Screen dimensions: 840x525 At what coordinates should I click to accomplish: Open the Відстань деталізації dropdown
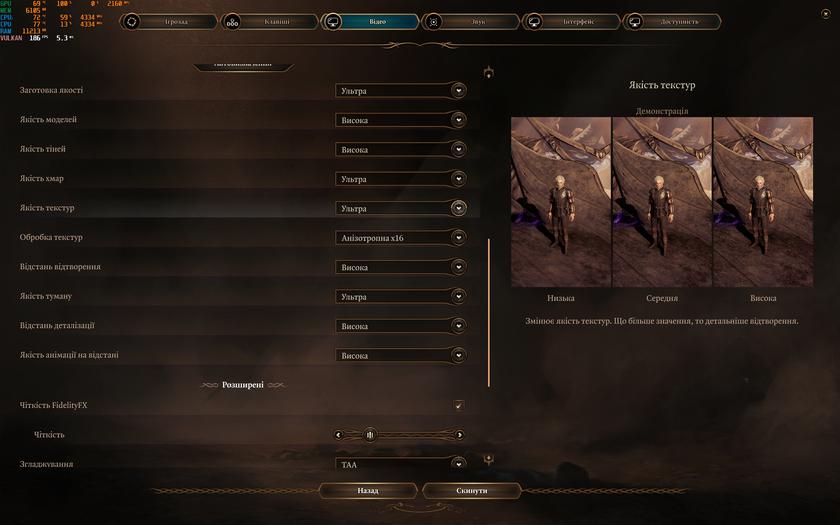coord(401,326)
